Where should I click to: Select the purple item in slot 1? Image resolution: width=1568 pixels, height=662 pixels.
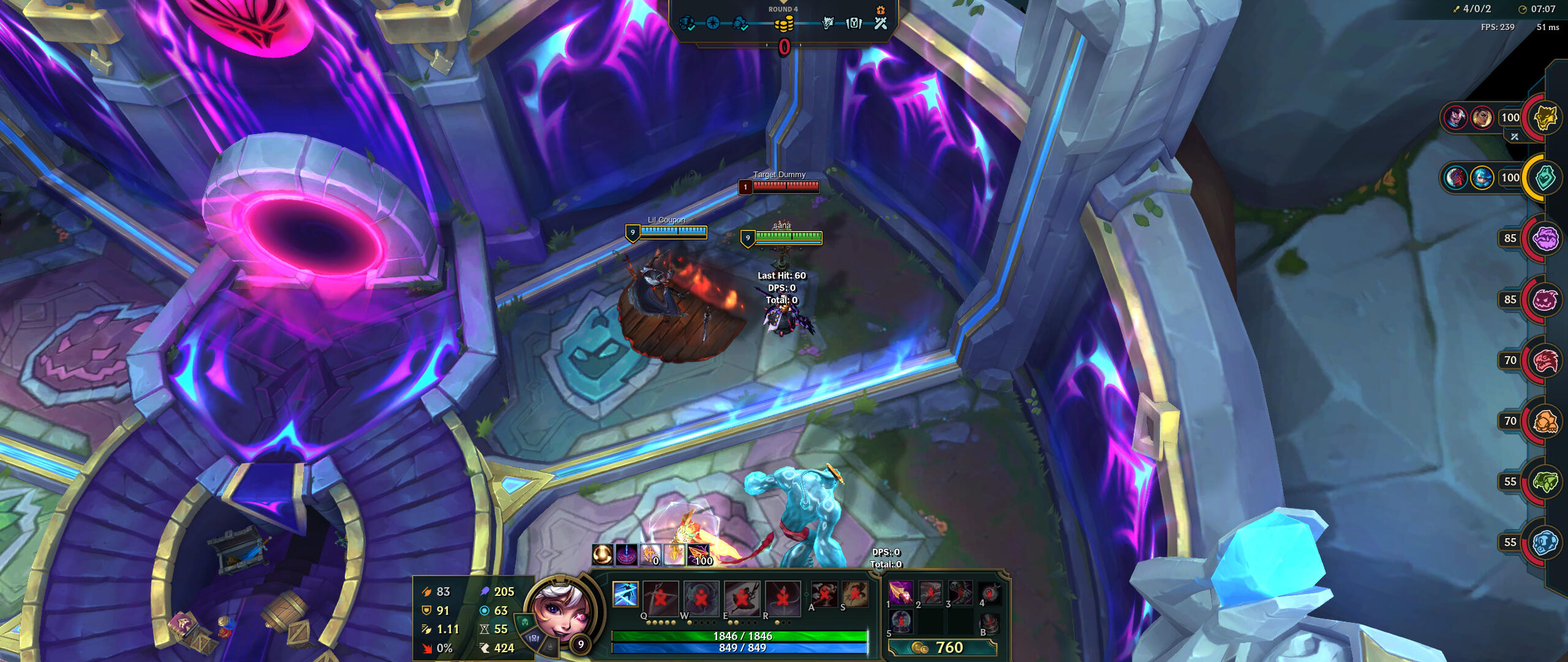tap(900, 593)
